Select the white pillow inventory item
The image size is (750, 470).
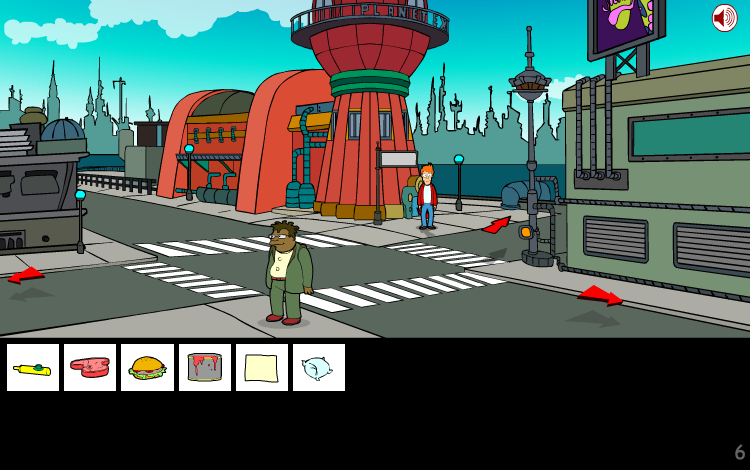tap(319, 368)
